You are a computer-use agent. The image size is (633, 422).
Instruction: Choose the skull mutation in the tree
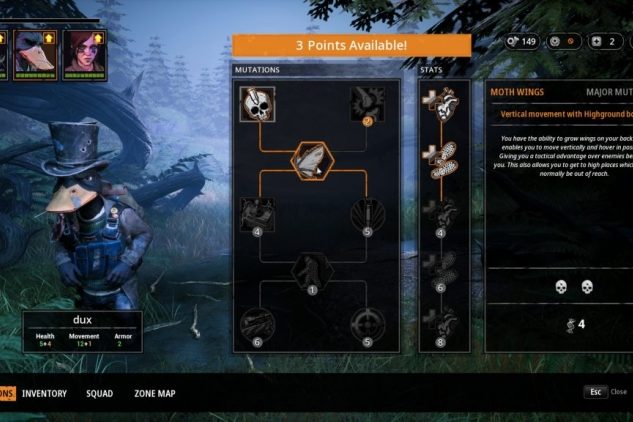(x=257, y=106)
